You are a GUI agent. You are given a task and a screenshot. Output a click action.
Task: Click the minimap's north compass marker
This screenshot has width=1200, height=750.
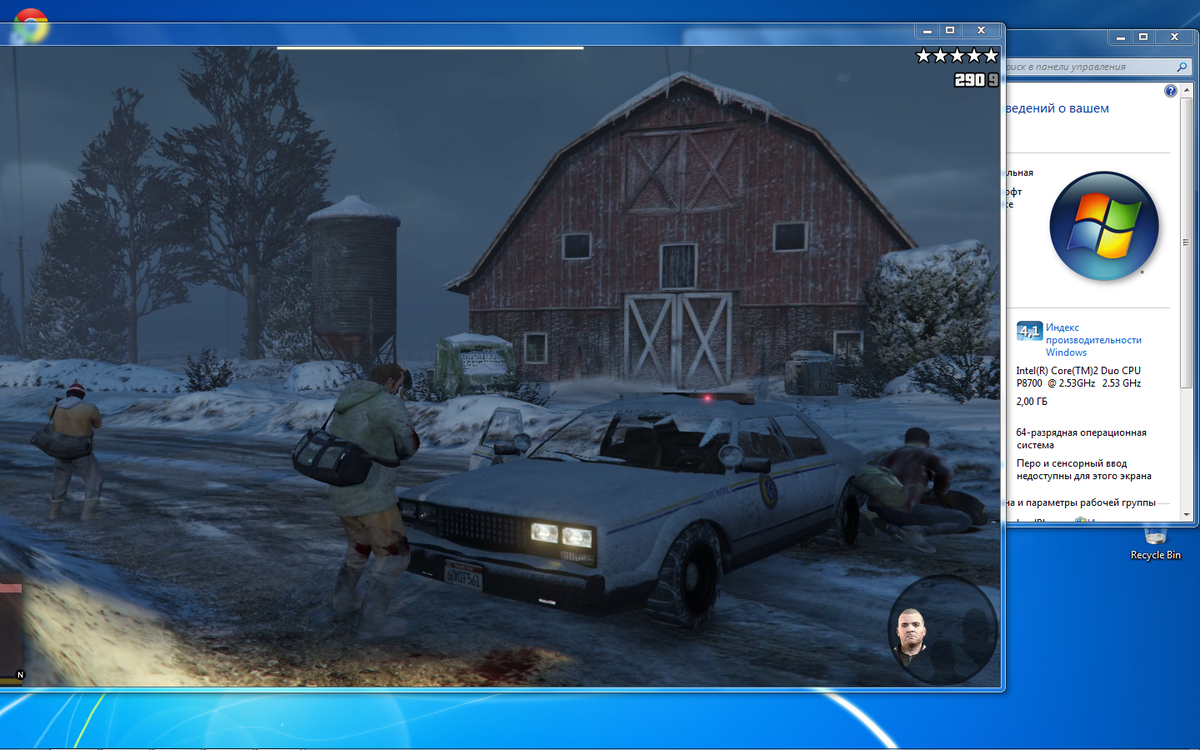coord(20,675)
